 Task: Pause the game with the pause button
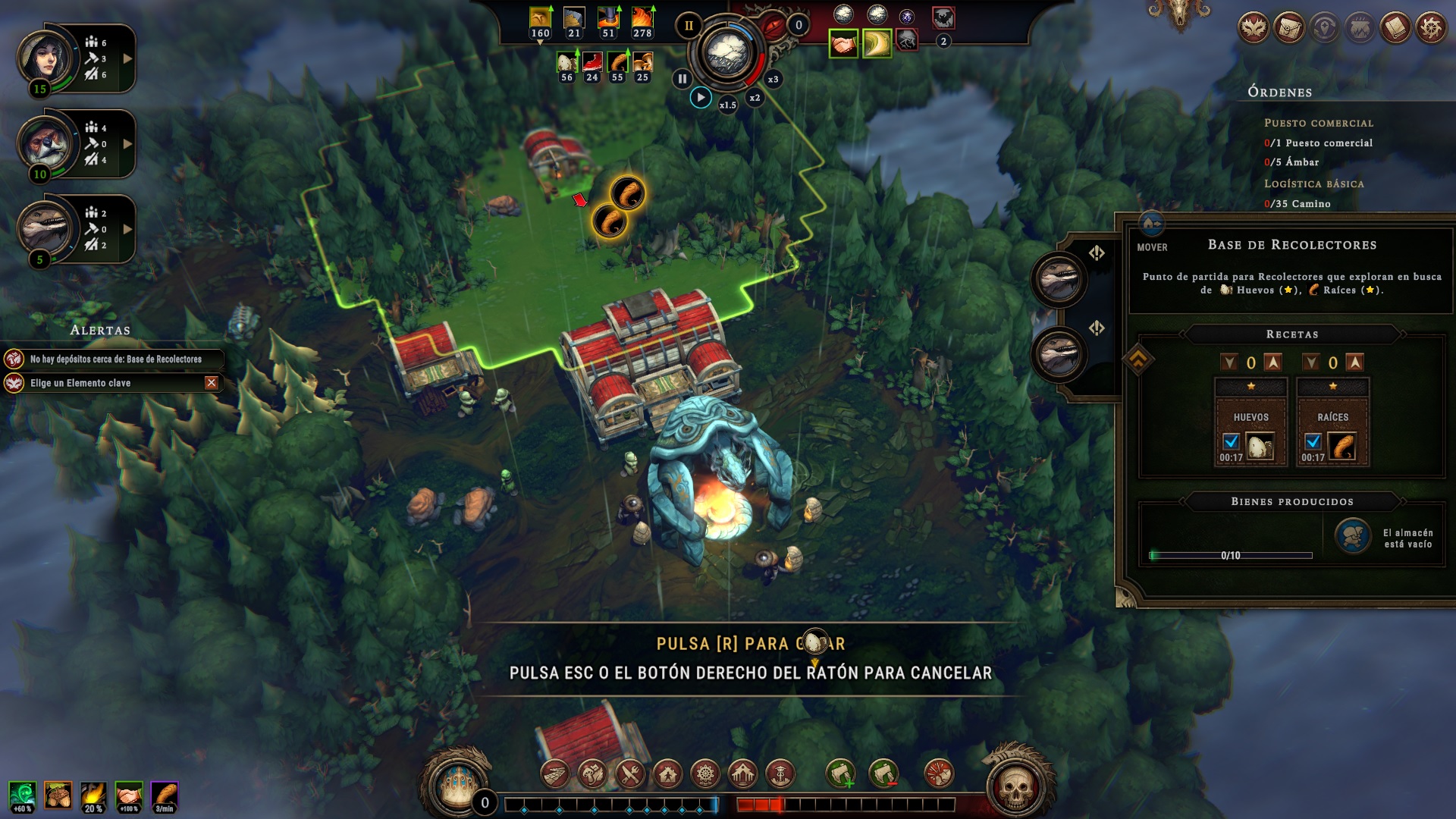click(x=682, y=78)
